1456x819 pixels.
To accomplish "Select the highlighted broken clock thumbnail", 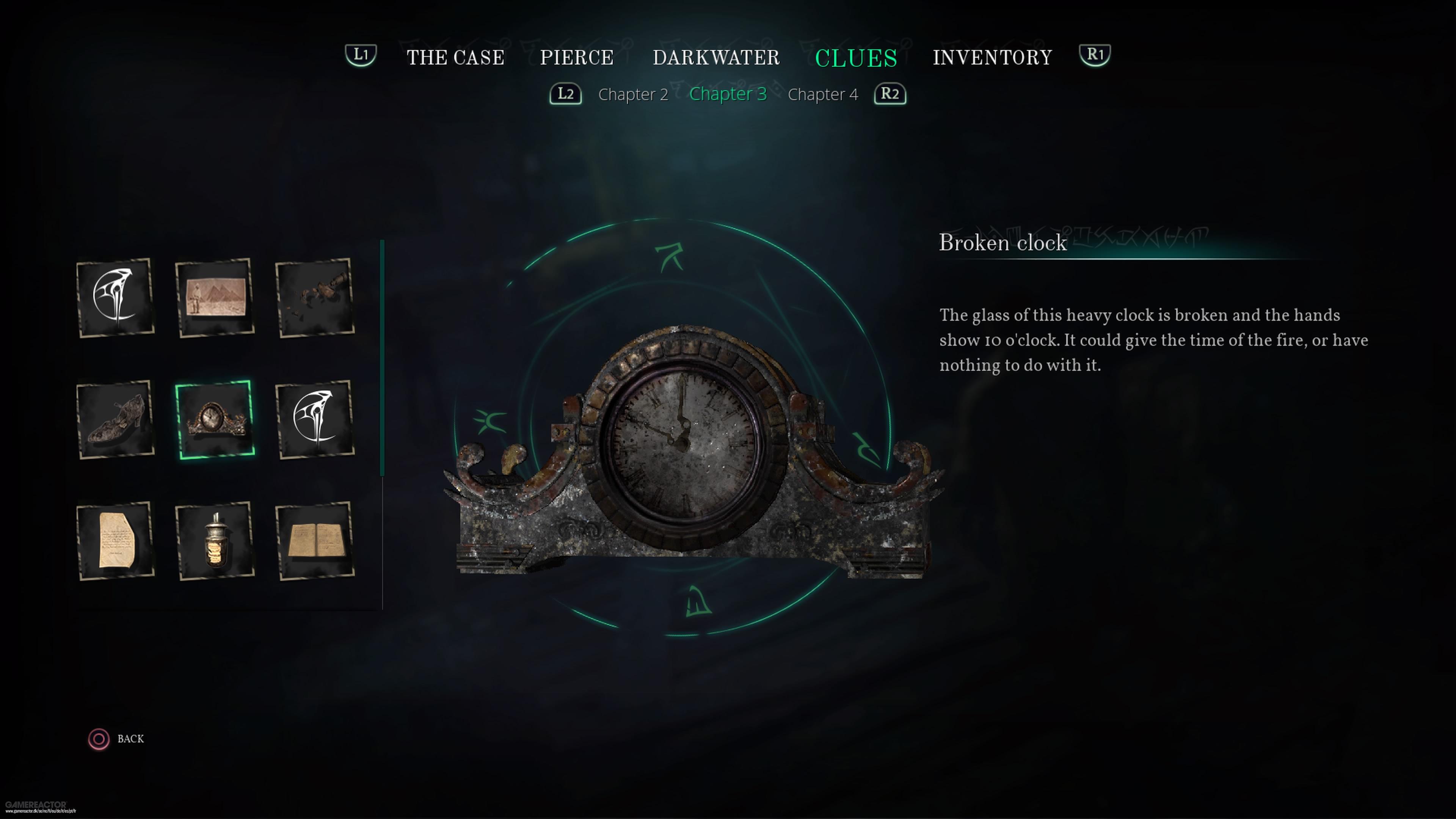I will [216, 419].
